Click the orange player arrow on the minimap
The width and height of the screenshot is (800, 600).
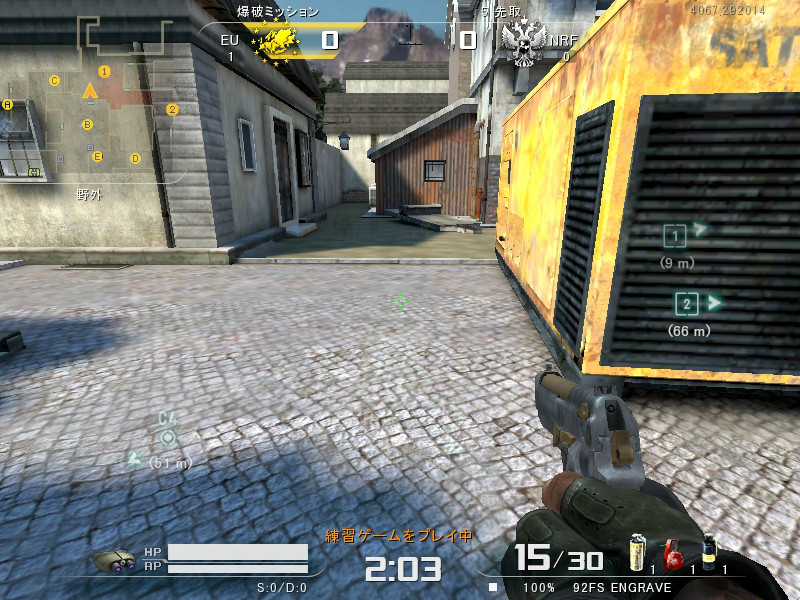coord(89,92)
